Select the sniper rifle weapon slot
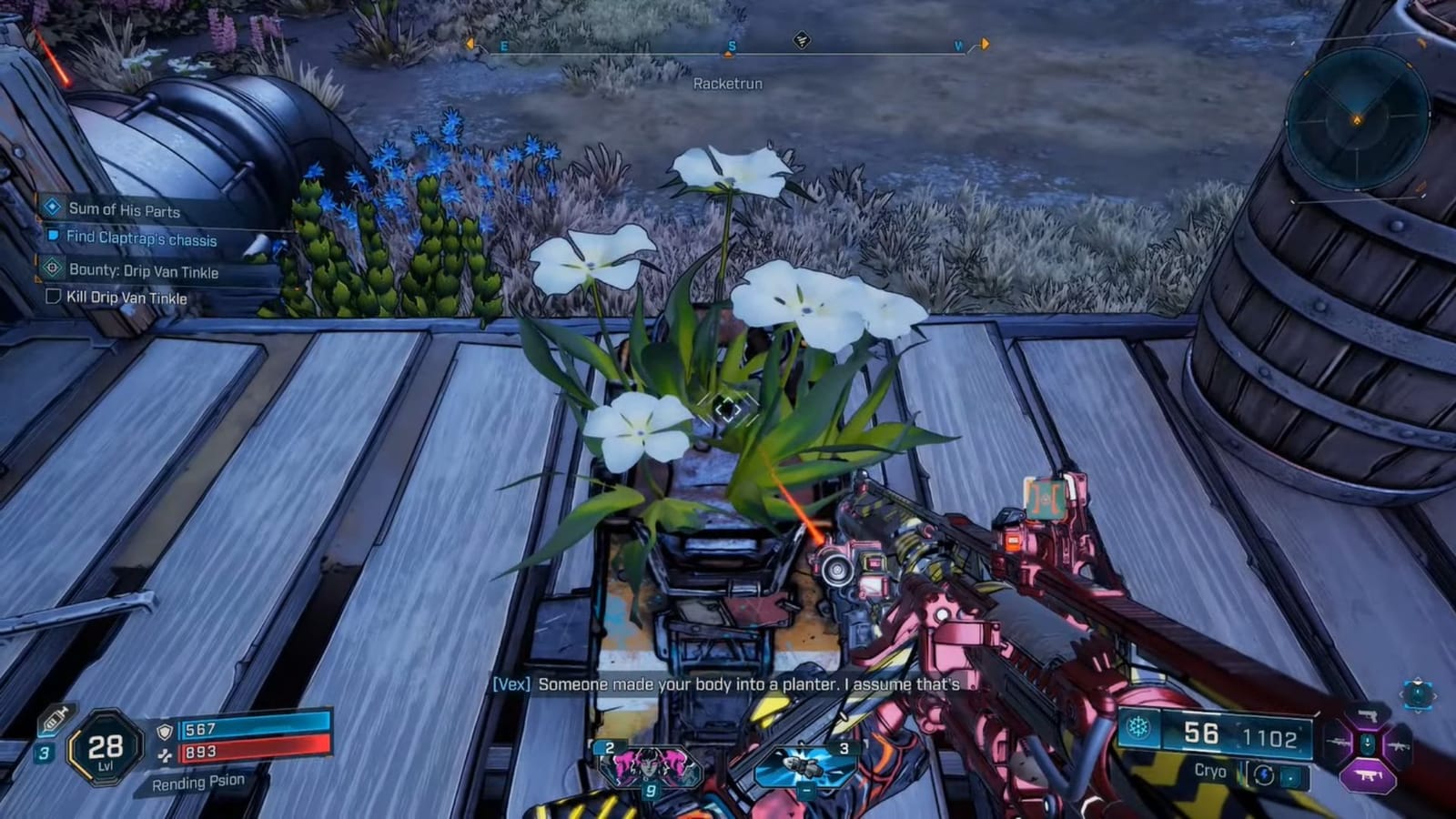The width and height of the screenshot is (1456, 819). point(1336,743)
